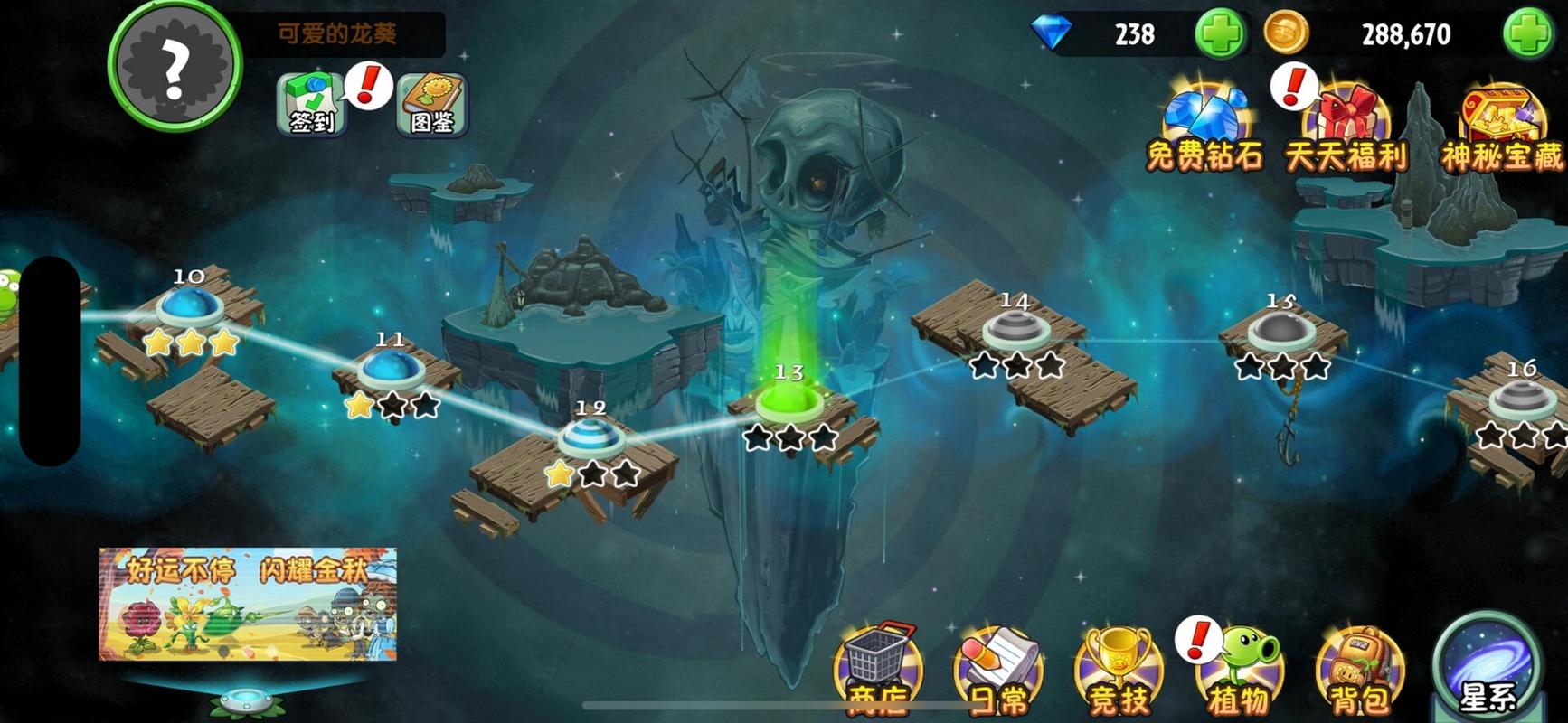
Task: Select level 11 node
Action: [391, 369]
